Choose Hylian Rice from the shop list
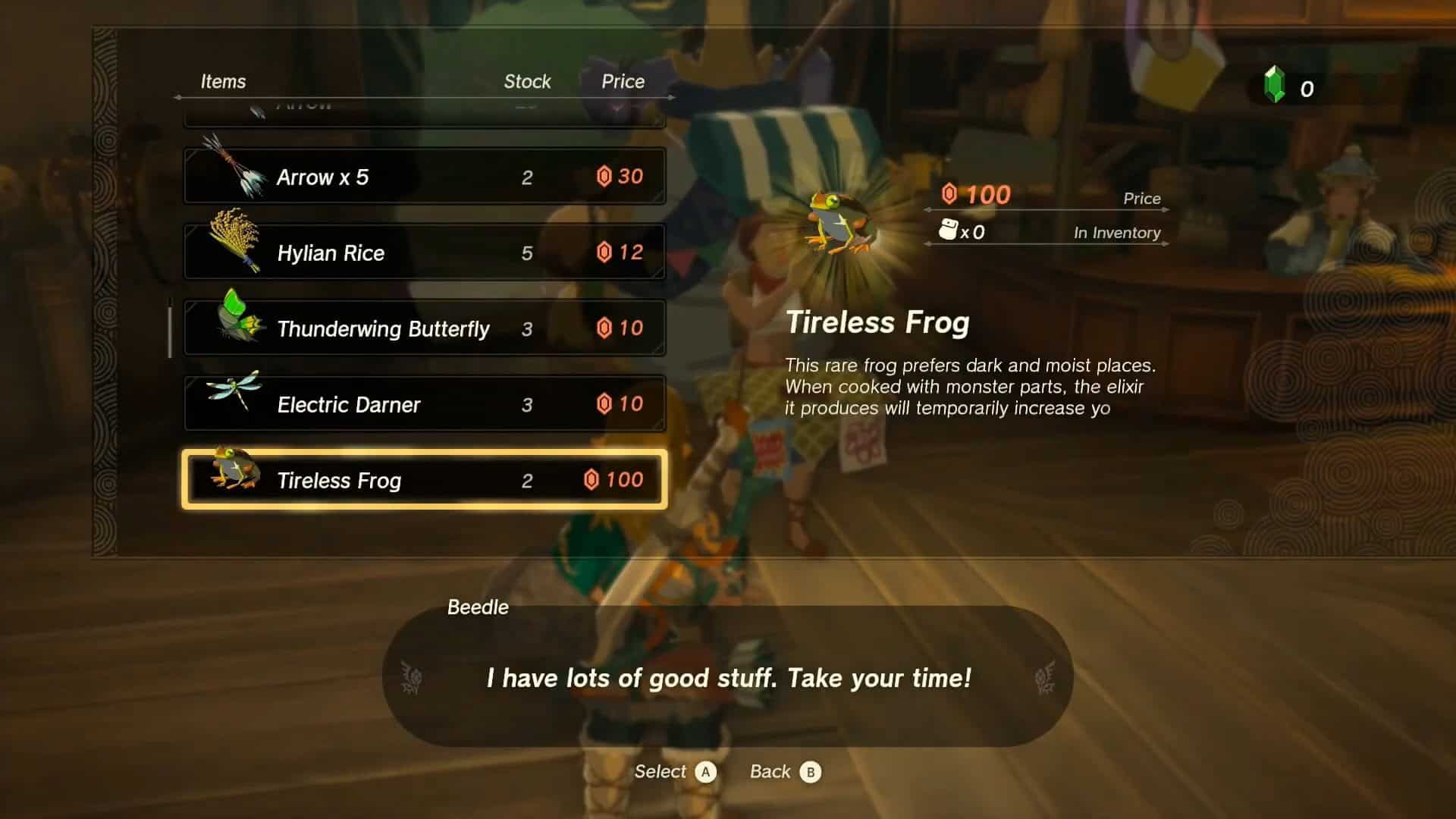The height and width of the screenshot is (819, 1456). coord(425,252)
